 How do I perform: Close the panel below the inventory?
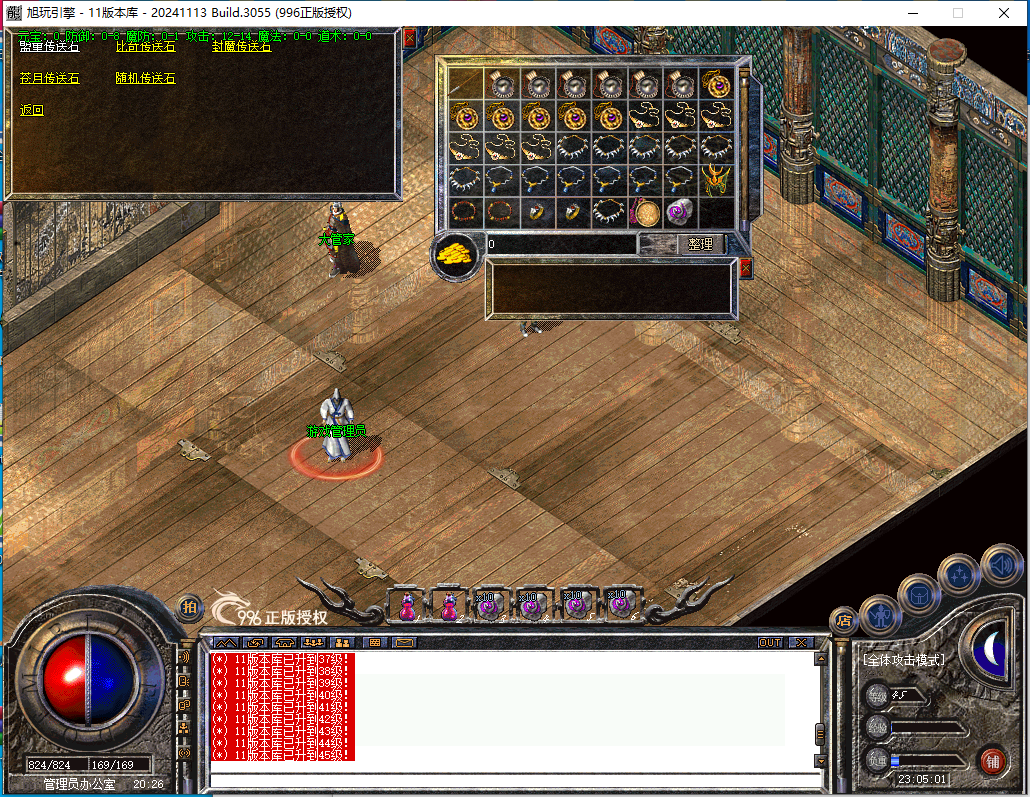click(x=745, y=268)
